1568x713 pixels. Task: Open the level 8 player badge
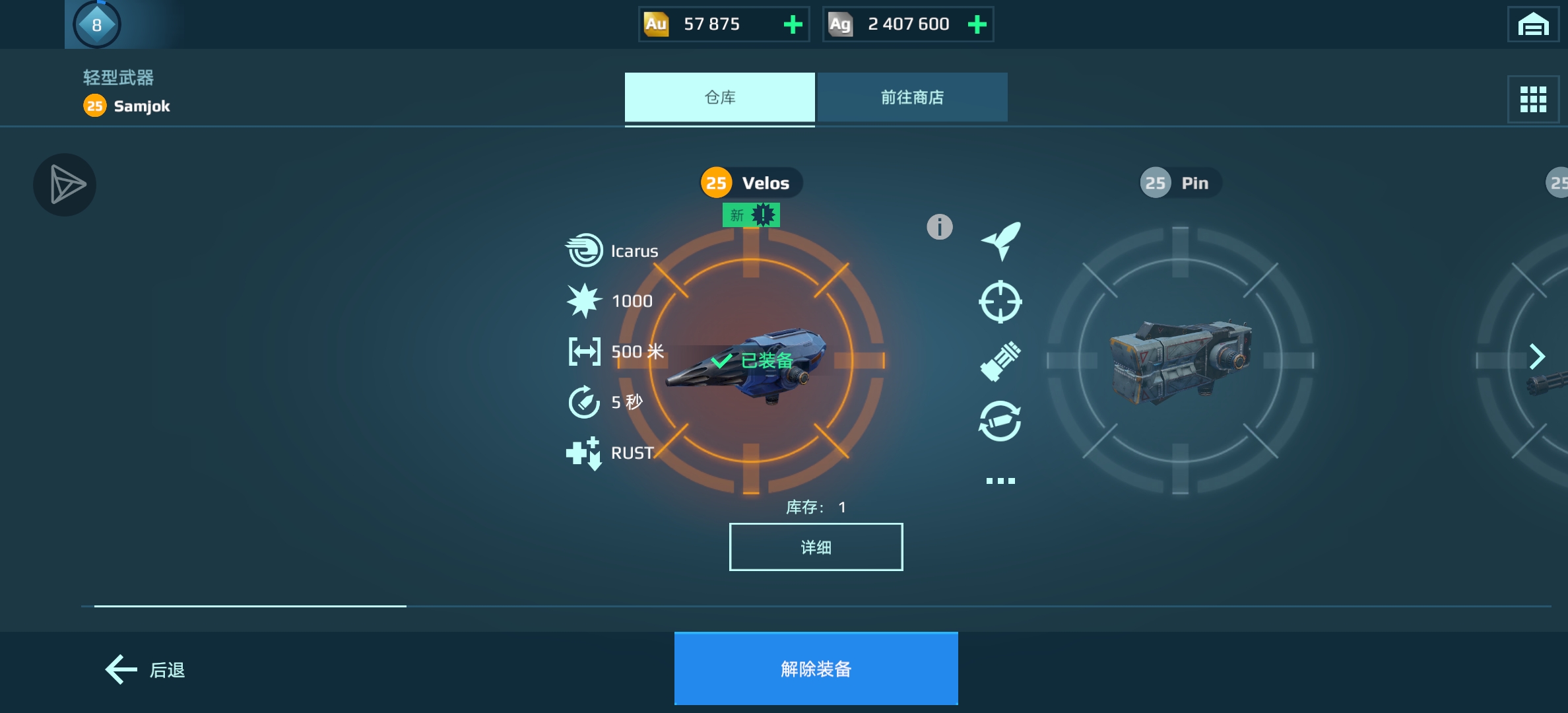(x=97, y=25)
